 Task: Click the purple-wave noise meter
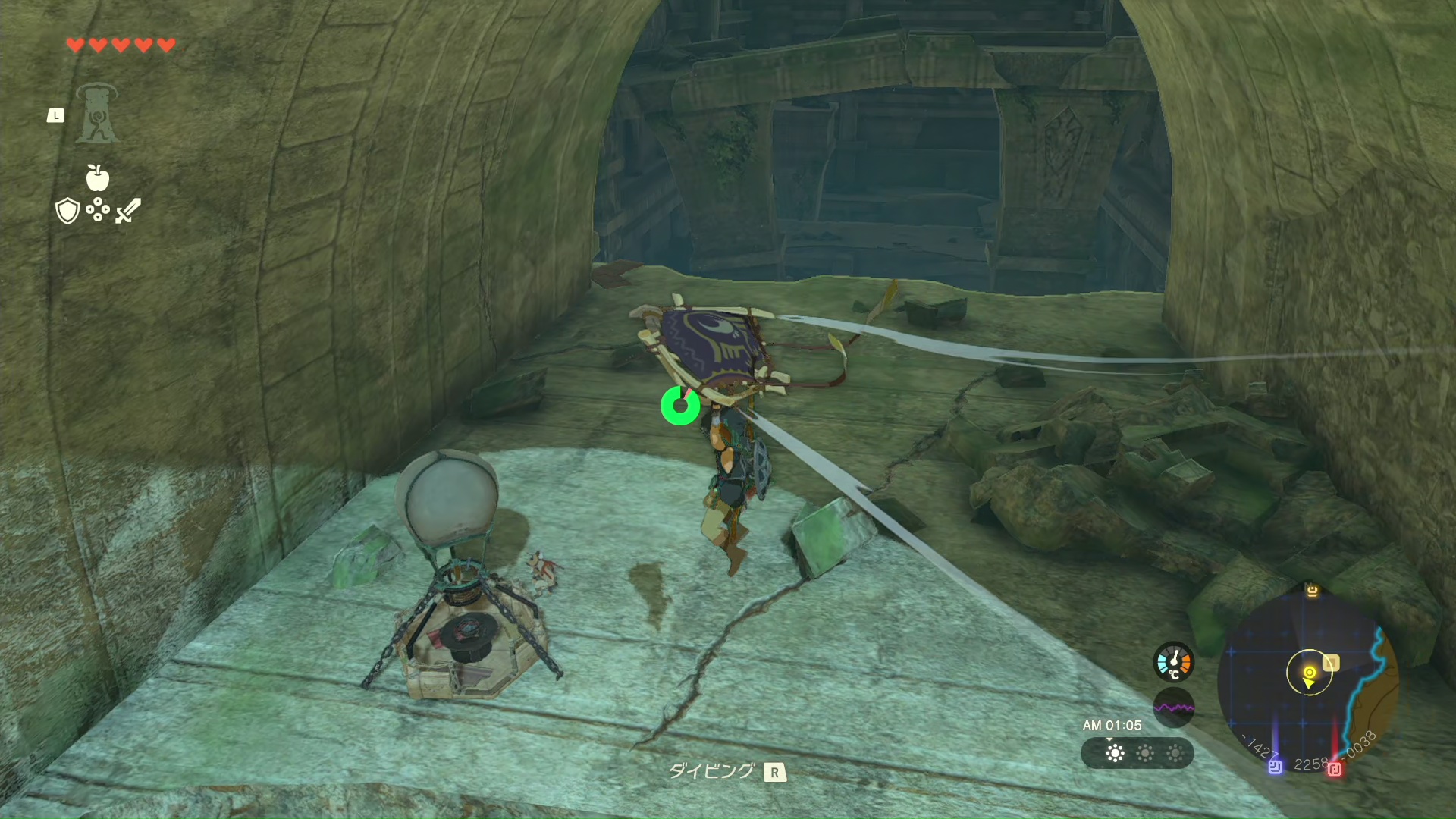pyautogui.click(x=1173, y=708)
